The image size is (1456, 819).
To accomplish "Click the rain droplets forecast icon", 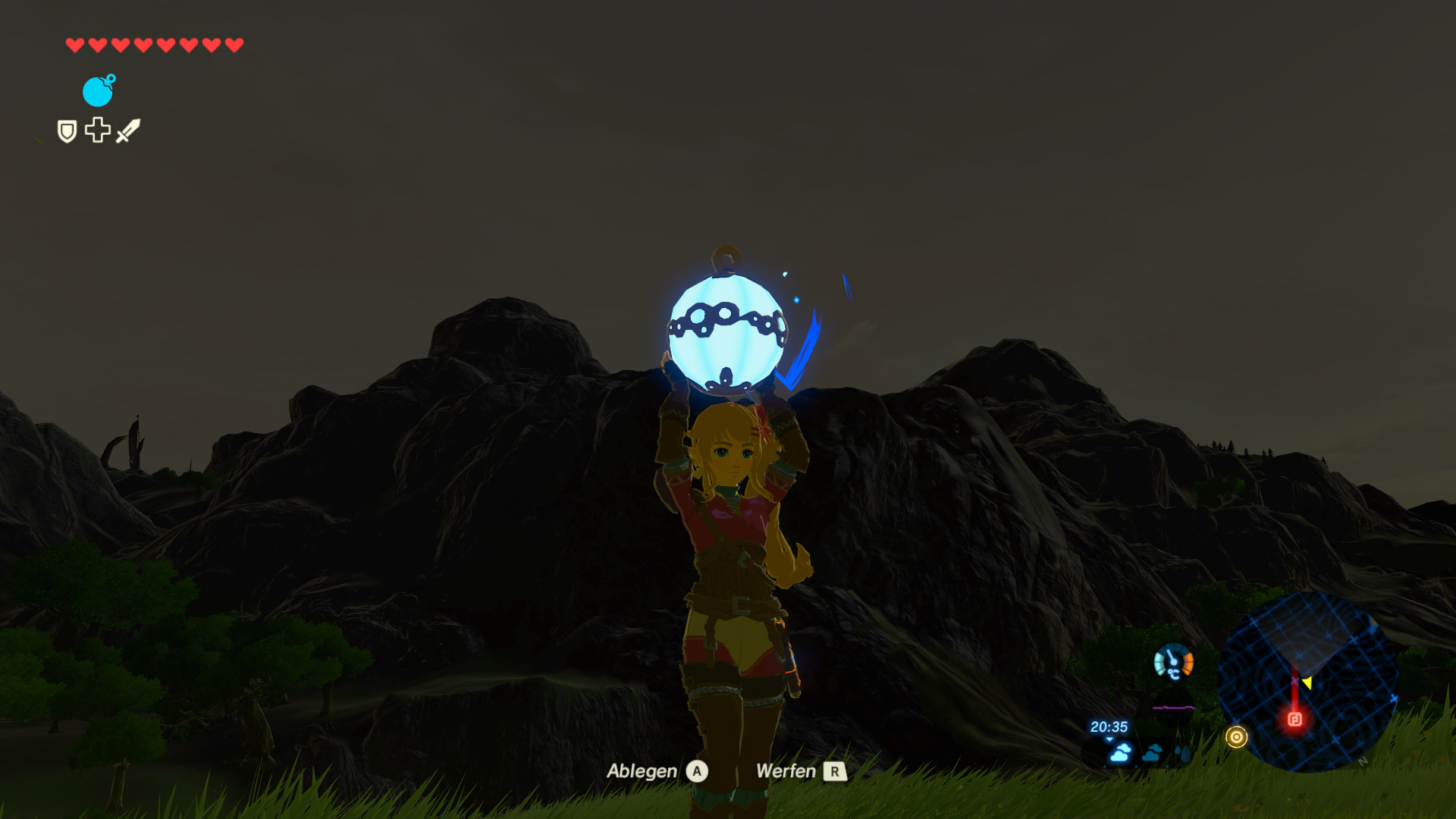I will [1182, 752].
